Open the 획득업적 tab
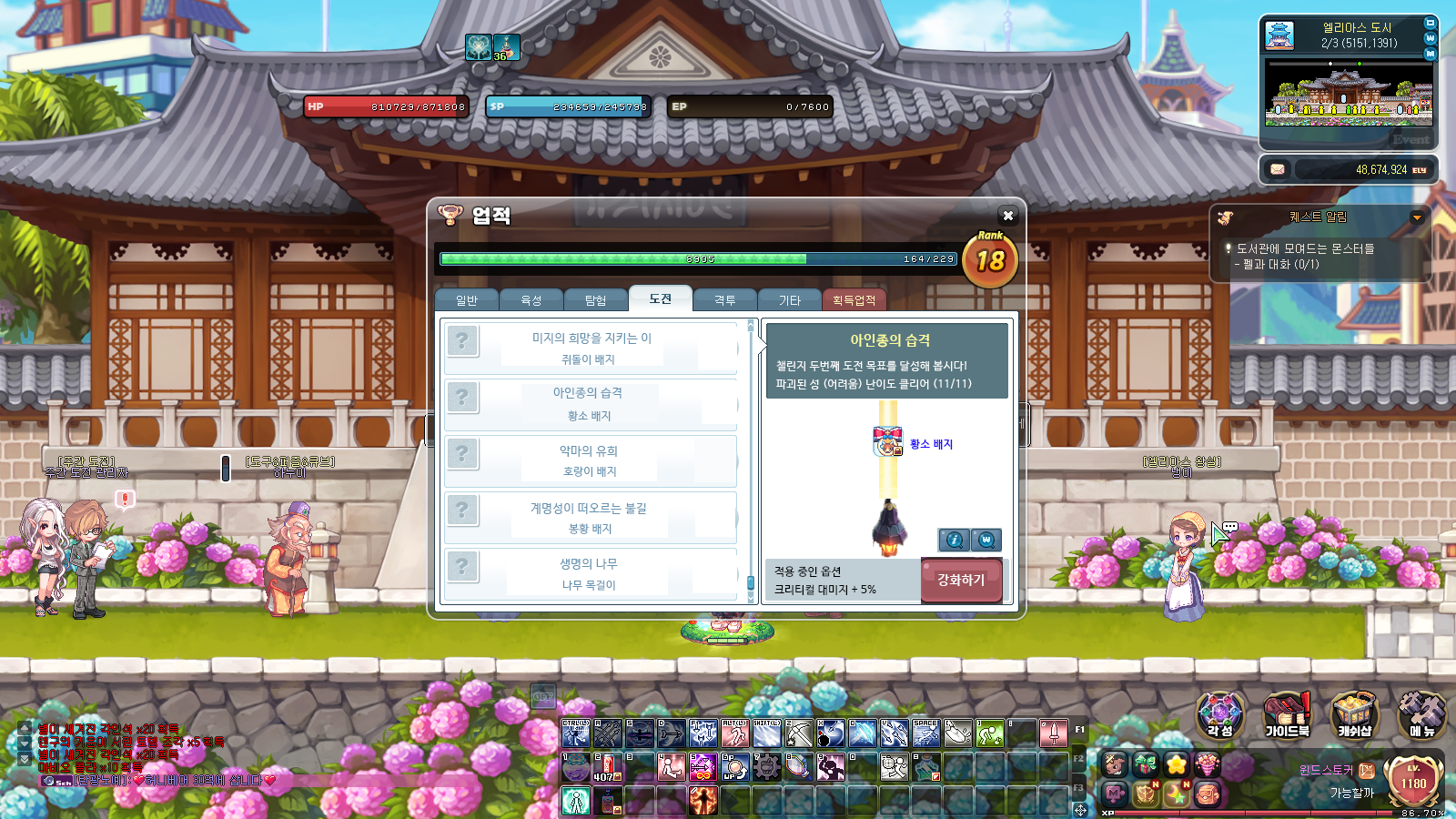 854,300
